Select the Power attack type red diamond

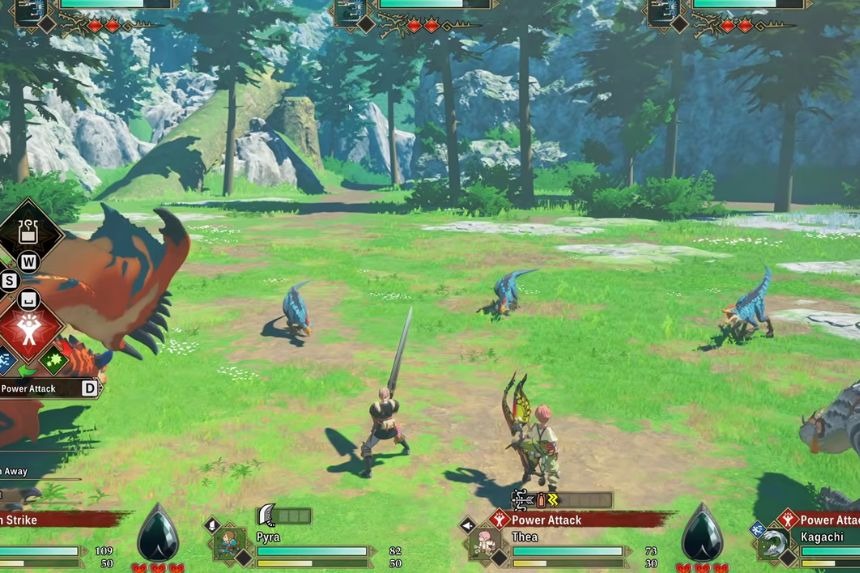29,328
